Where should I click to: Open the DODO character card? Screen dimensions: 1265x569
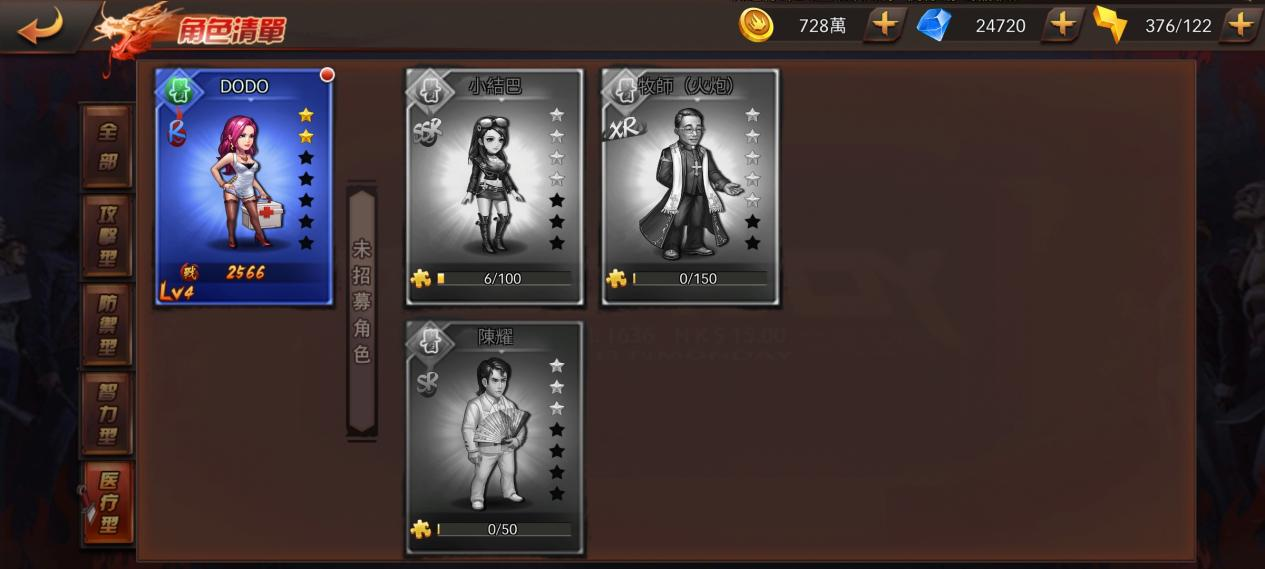[244, 188]
